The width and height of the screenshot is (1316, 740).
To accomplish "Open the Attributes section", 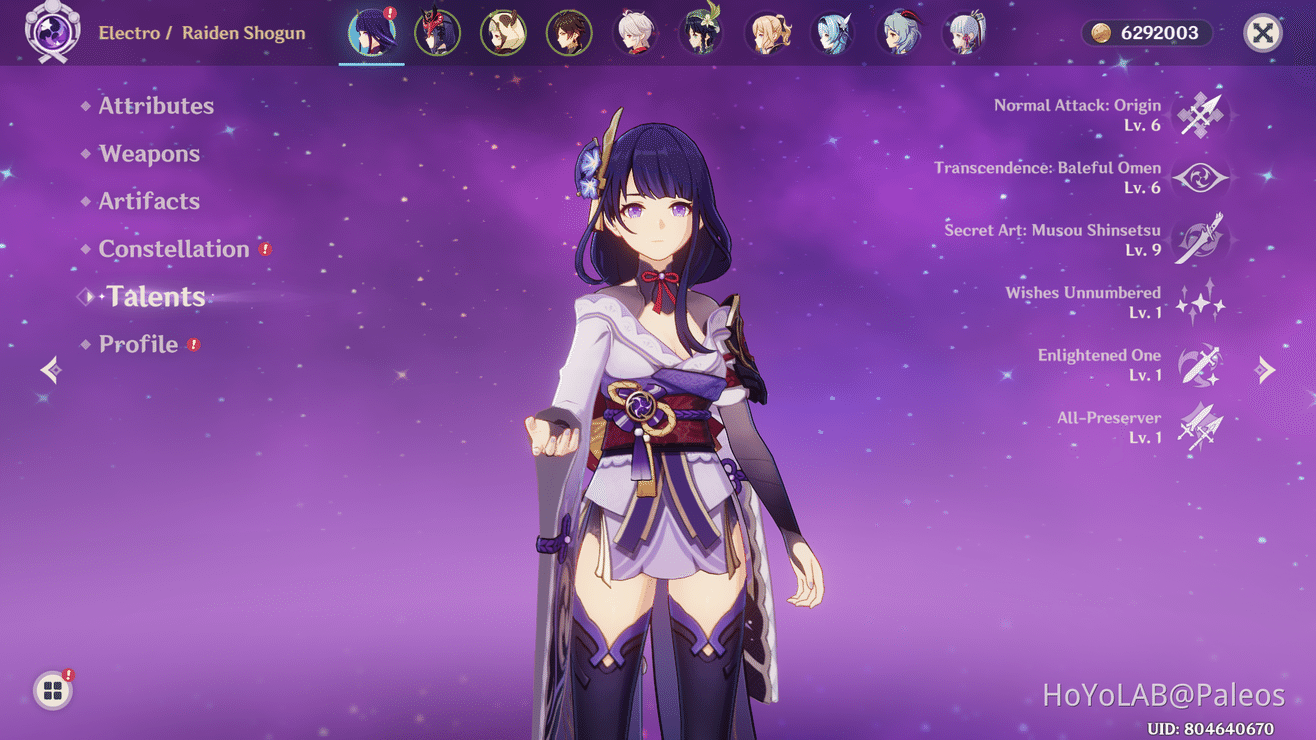I will pyautogui.click(x=155, y=106).
